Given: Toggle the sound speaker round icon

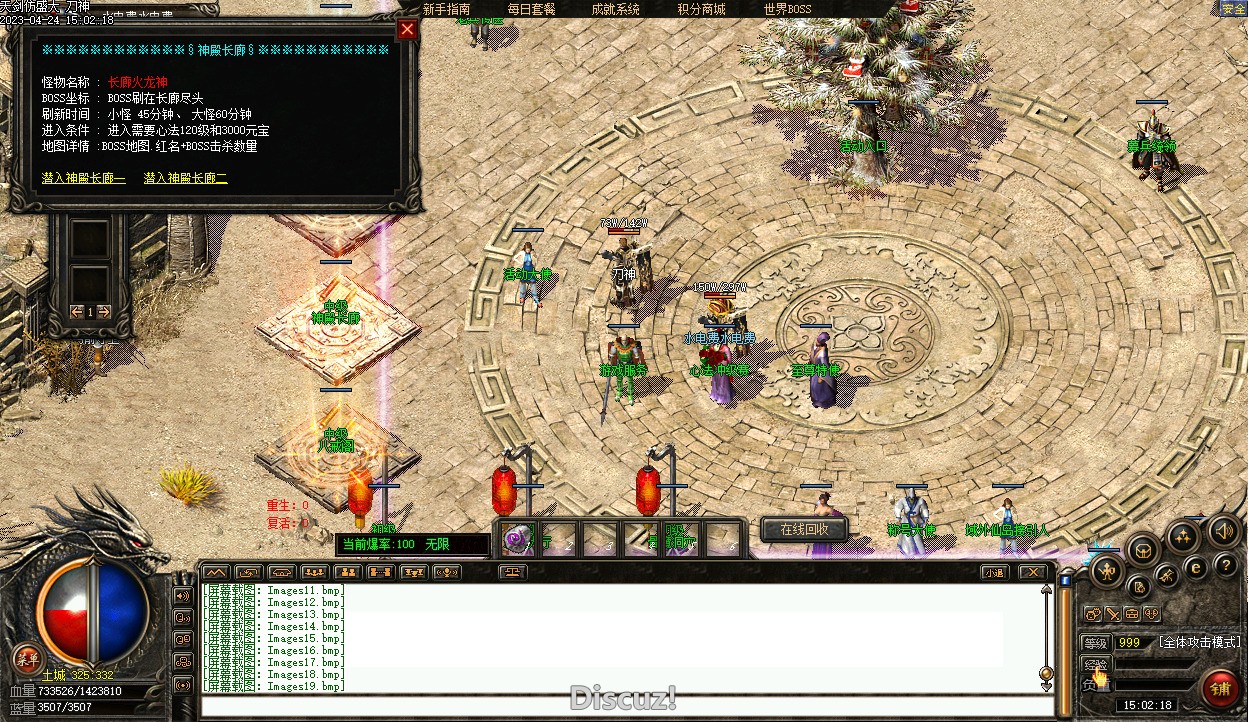Looking at the screenshot, I should tap(1222, 531).
